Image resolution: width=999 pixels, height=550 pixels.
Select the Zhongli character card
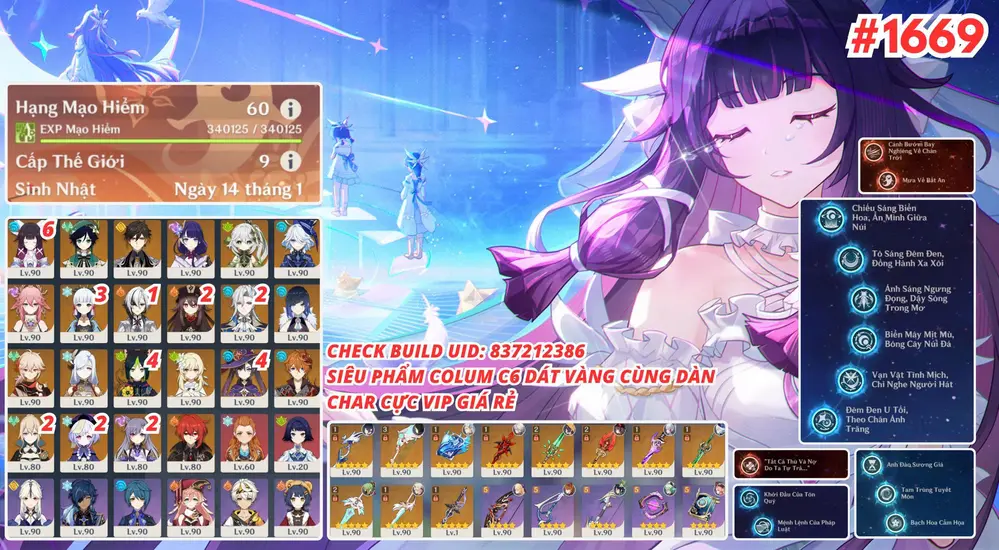click(138, 249)
